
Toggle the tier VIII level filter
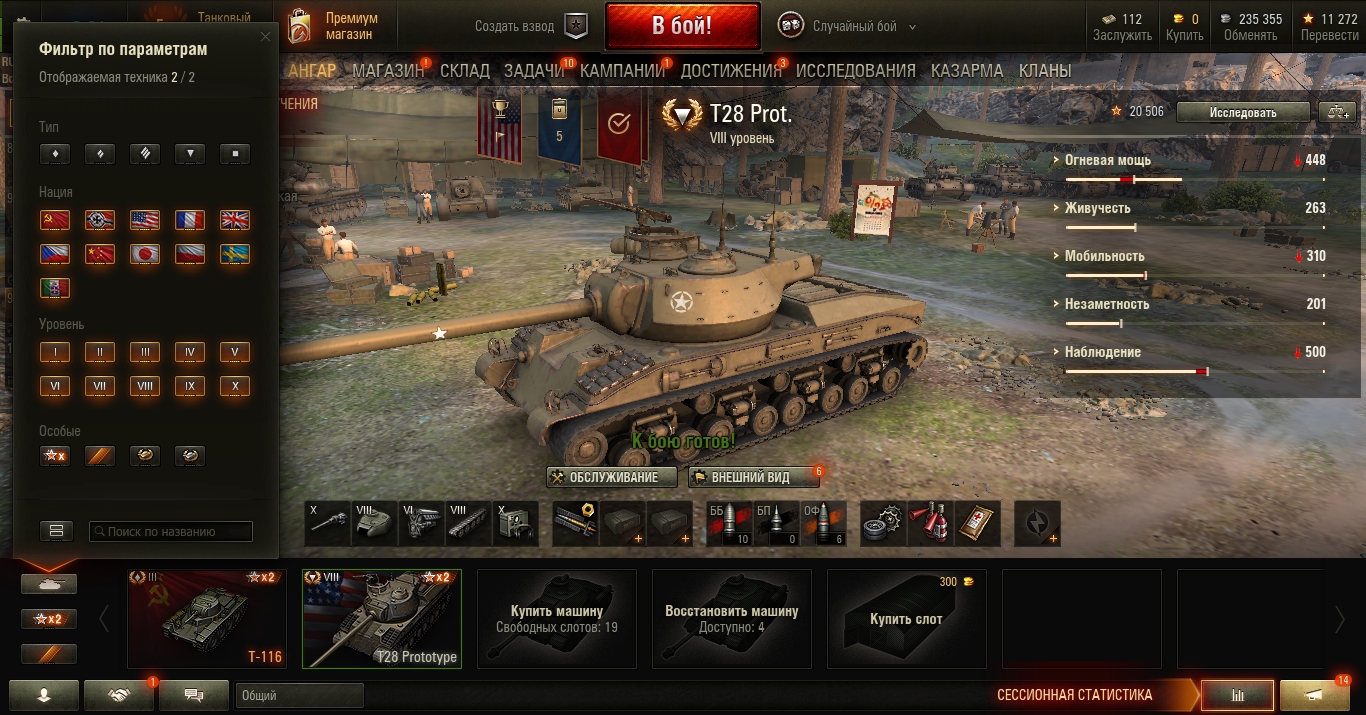pos(144,386)
